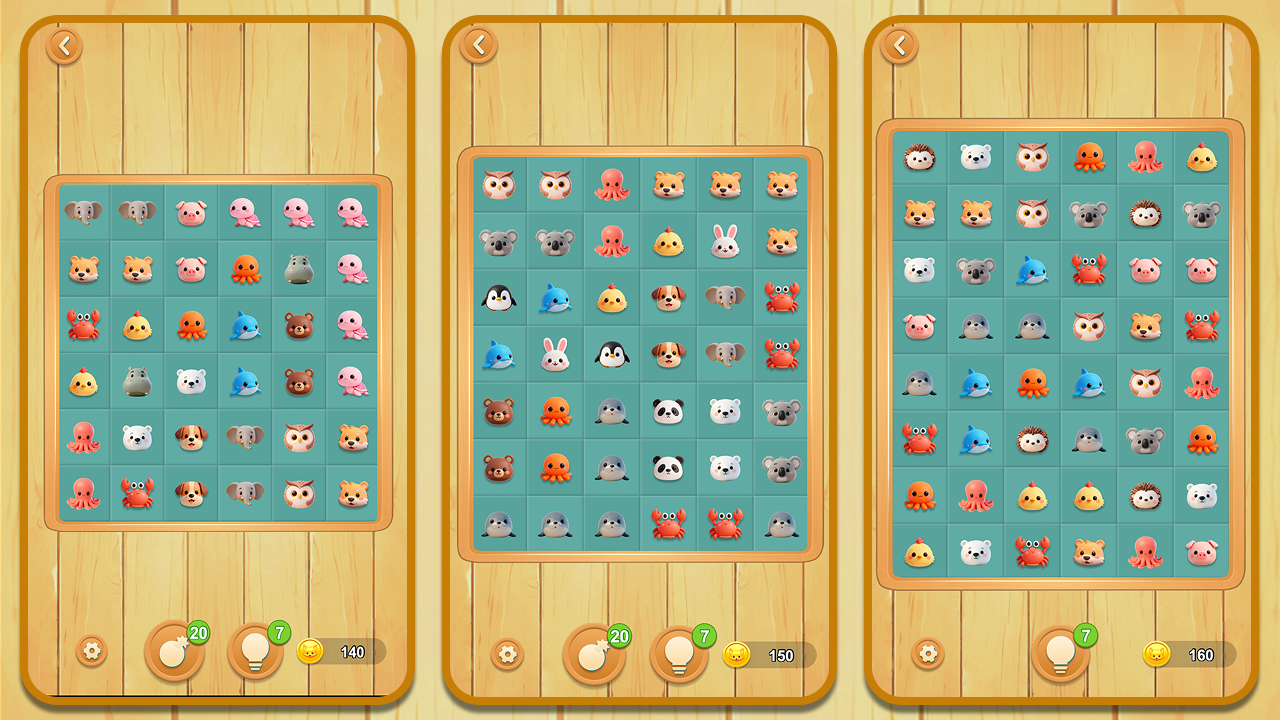Select the owl tile in the left board
This screenshot has height=720, width=1280.
297,438
